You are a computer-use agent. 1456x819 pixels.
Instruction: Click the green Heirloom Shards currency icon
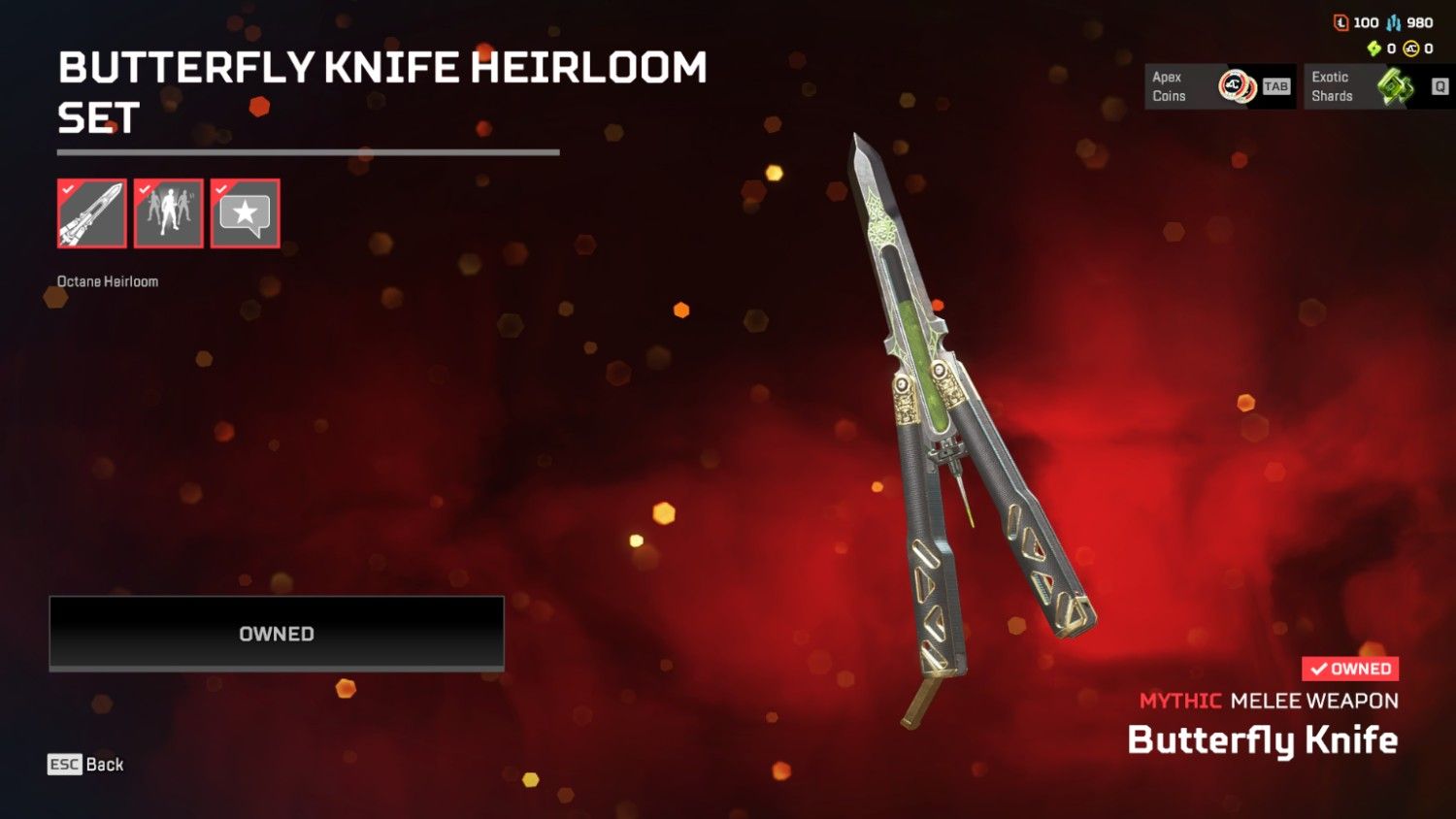(1374, 47)
